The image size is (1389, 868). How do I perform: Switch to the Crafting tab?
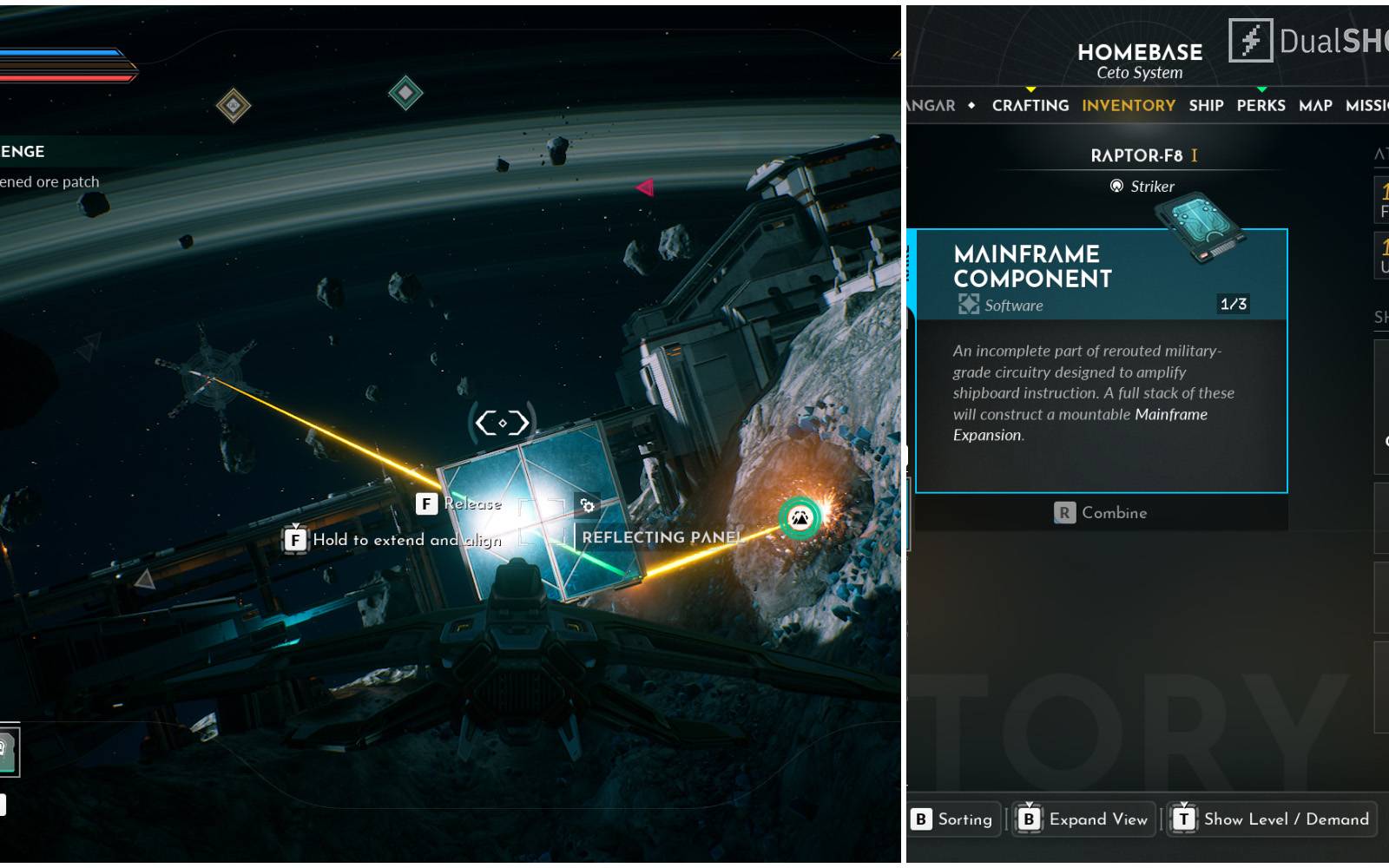pos(1030,105)
